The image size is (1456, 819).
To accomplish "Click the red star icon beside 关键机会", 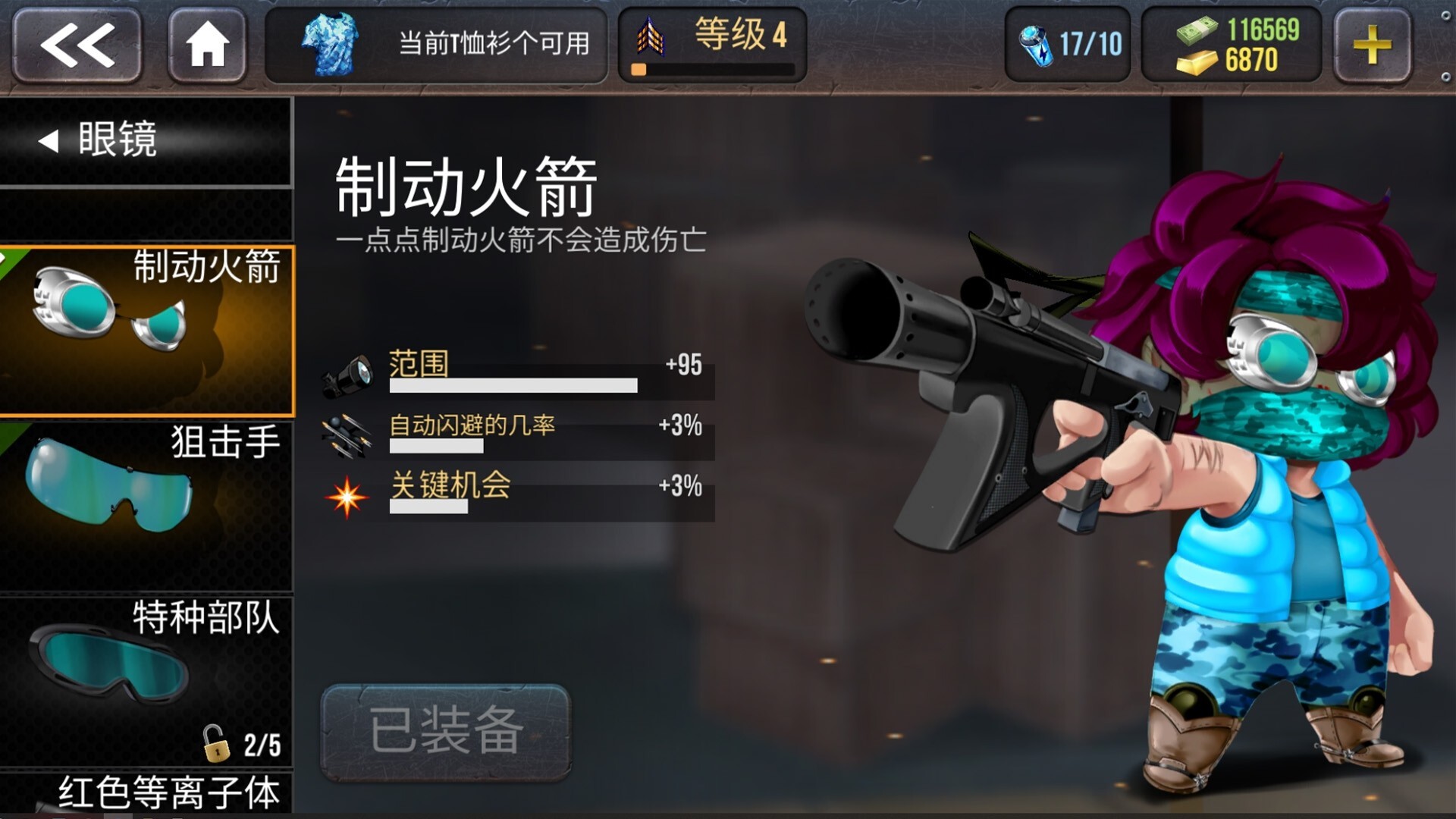I will click(x=347, y=497).
